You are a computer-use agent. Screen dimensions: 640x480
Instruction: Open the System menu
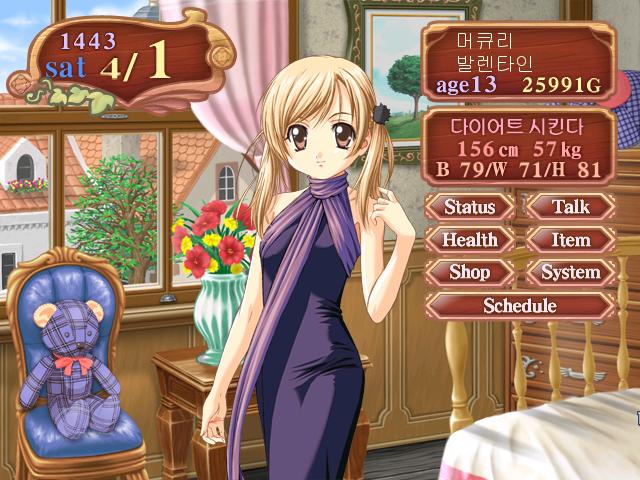pyautogui.click(x=571, y=272)
